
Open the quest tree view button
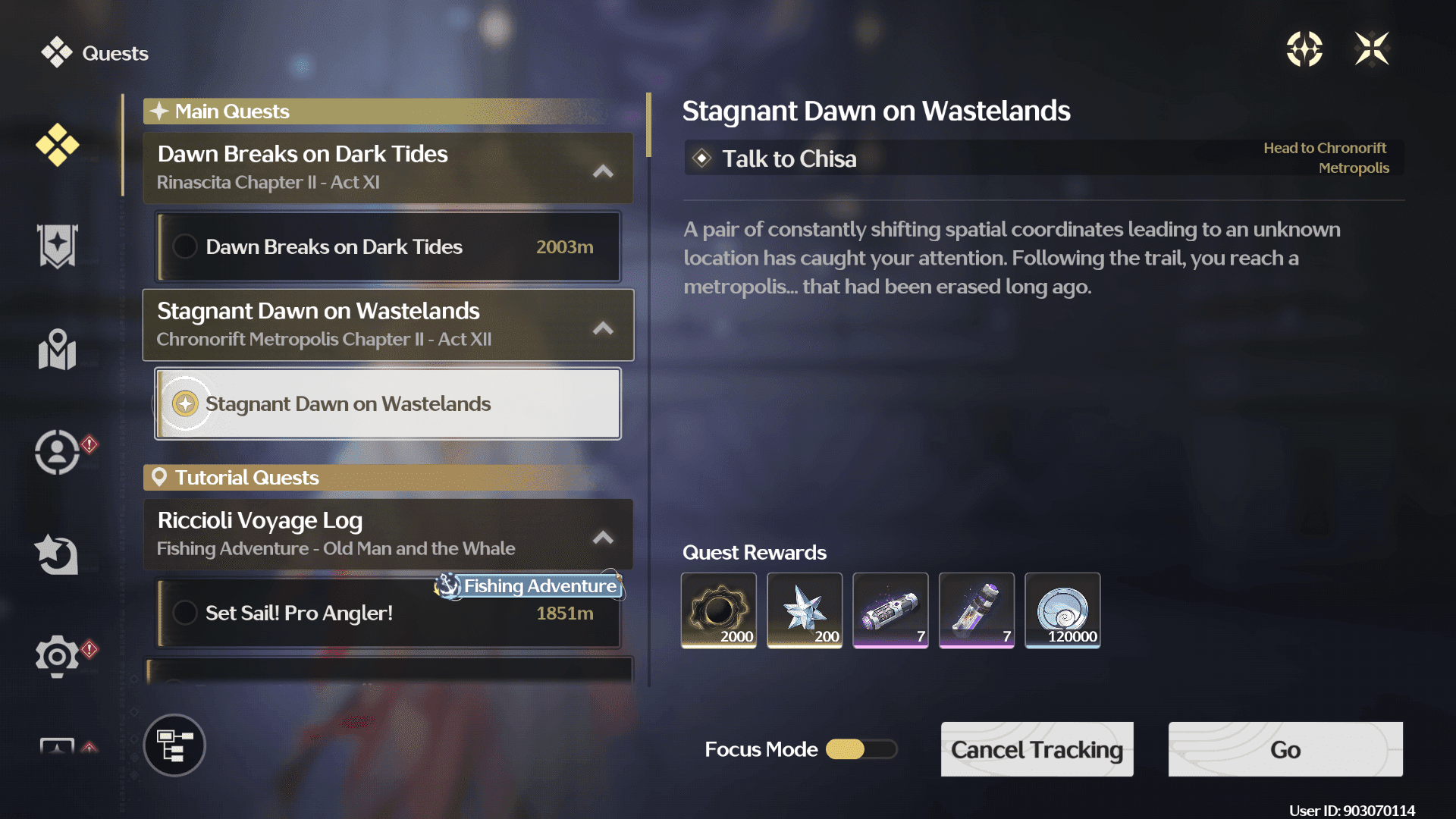coord(174,745)
